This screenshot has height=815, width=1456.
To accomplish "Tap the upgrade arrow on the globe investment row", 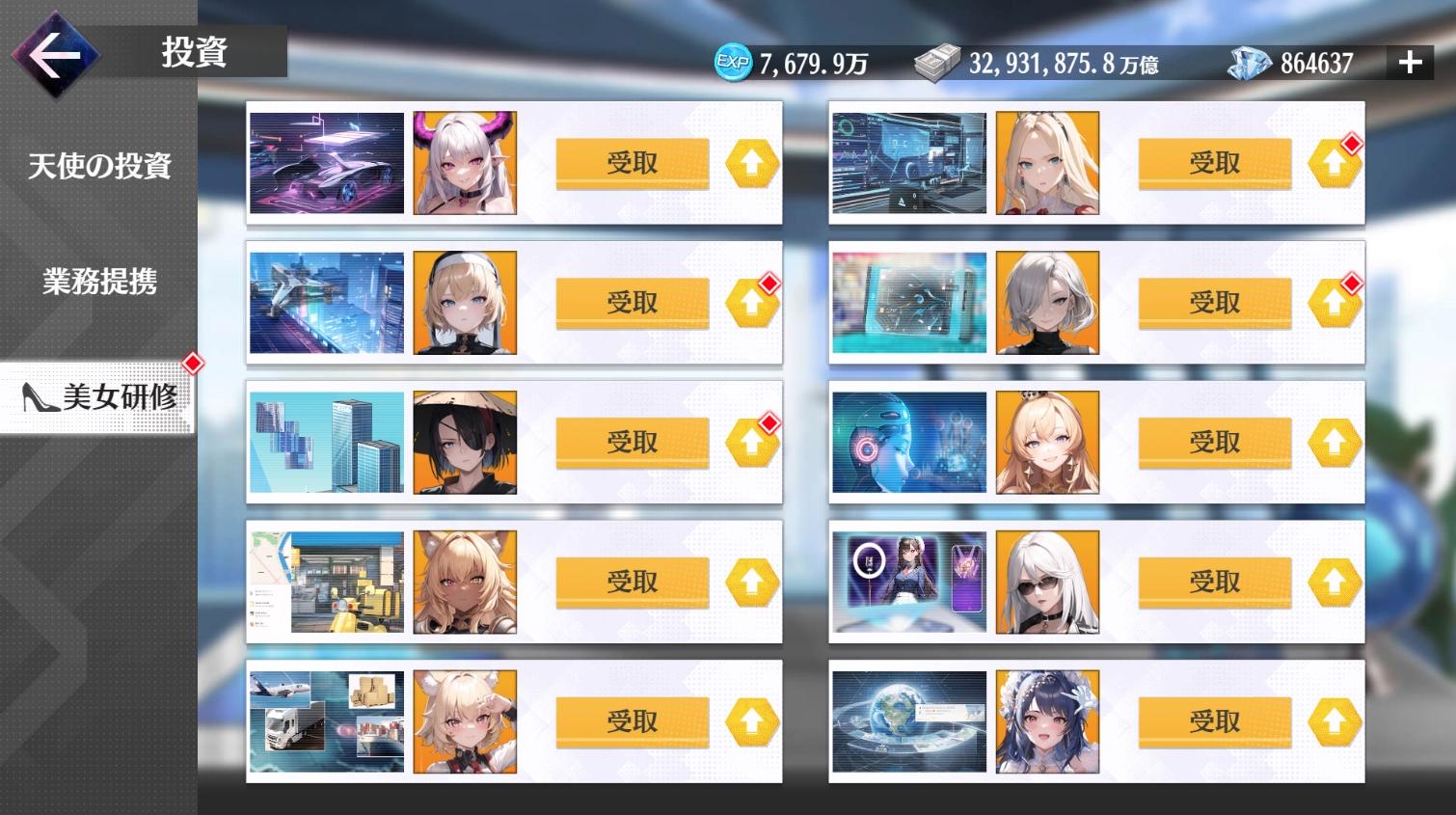I will [1335, 720].
